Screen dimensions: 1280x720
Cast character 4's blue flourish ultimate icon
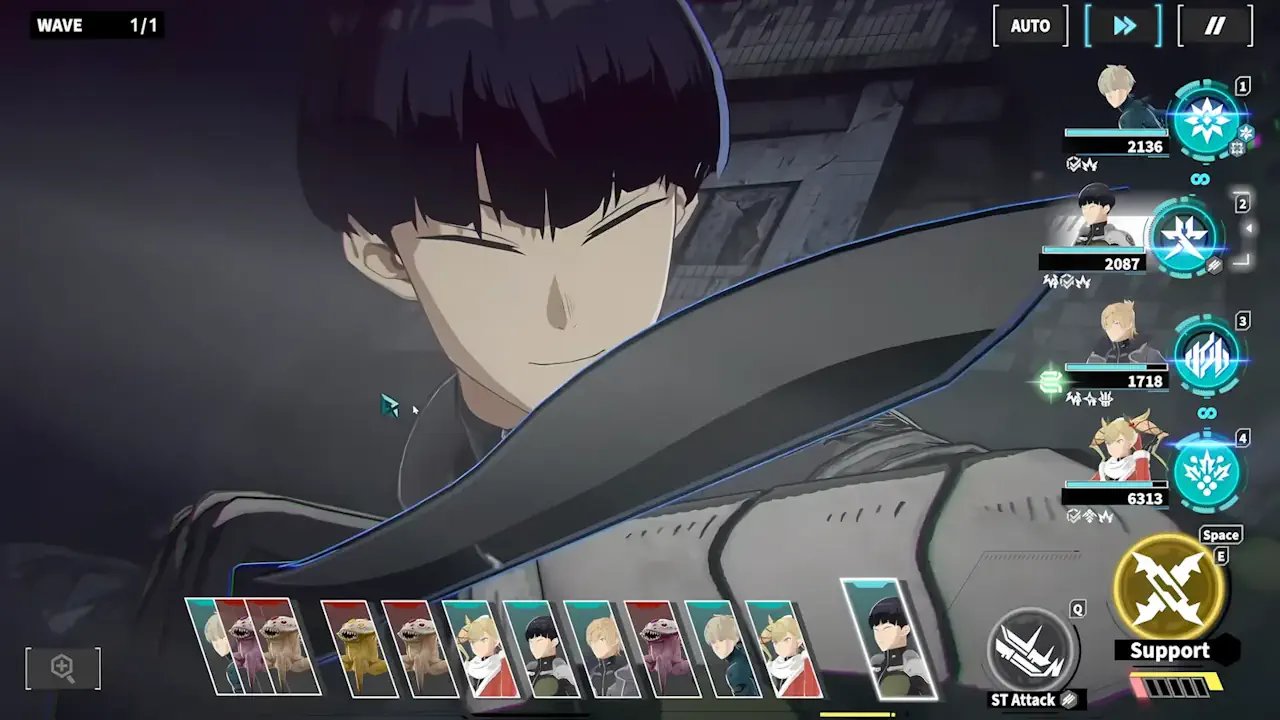point(1208,472)
